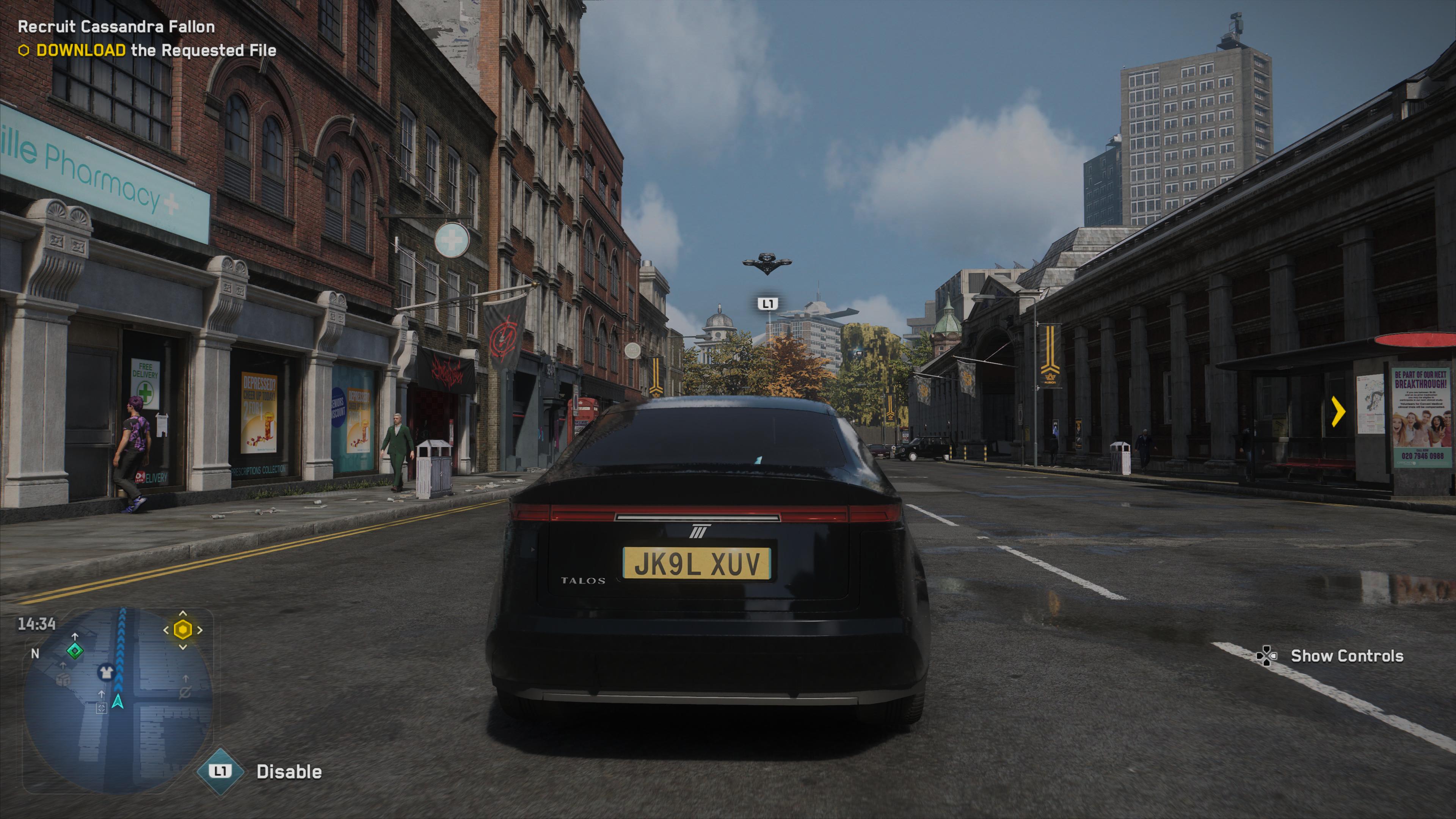Click the square crosshair marker on minimap
Image resolution: width=1456 pixels, height=819 pixels.
[101, 708]
